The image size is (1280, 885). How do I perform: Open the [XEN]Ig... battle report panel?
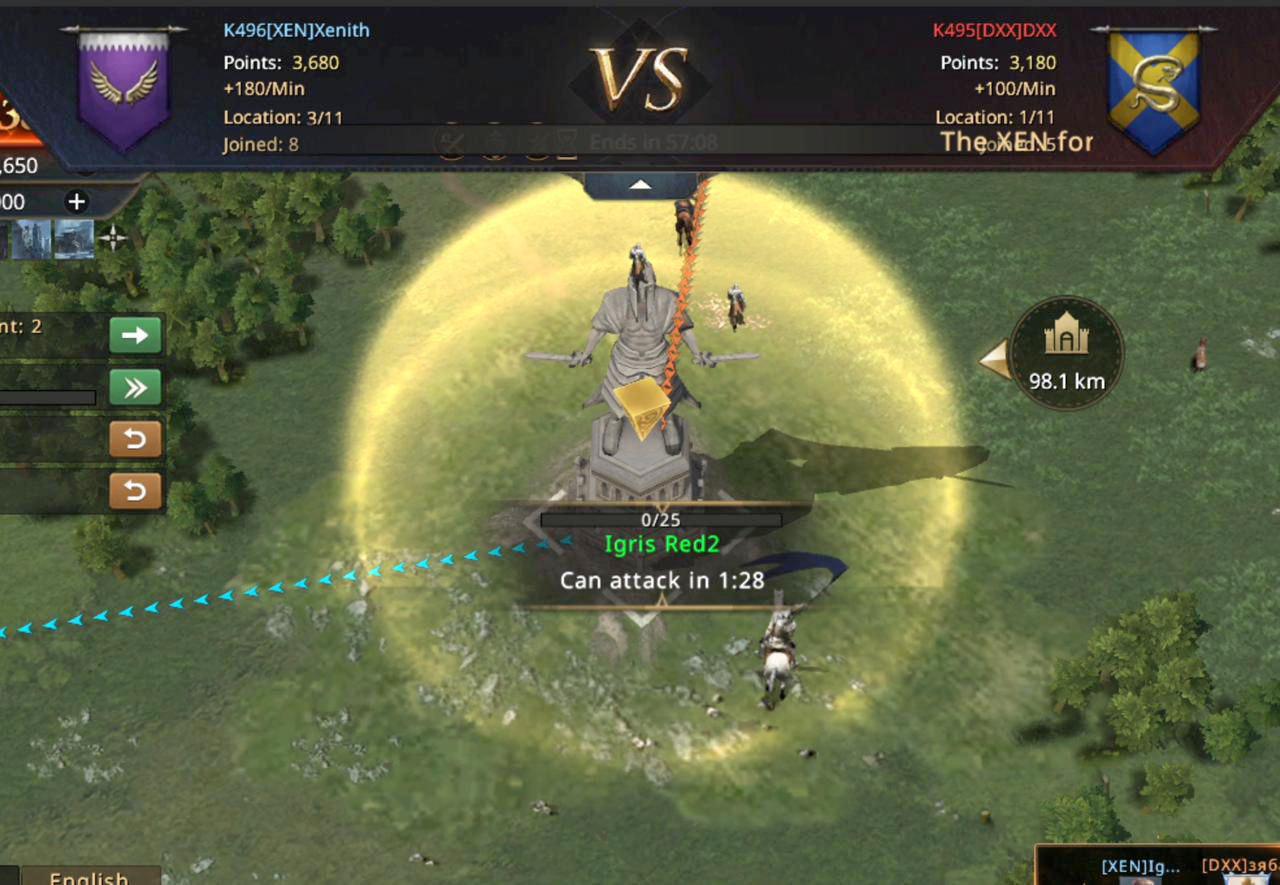(x=1140, y=868)
